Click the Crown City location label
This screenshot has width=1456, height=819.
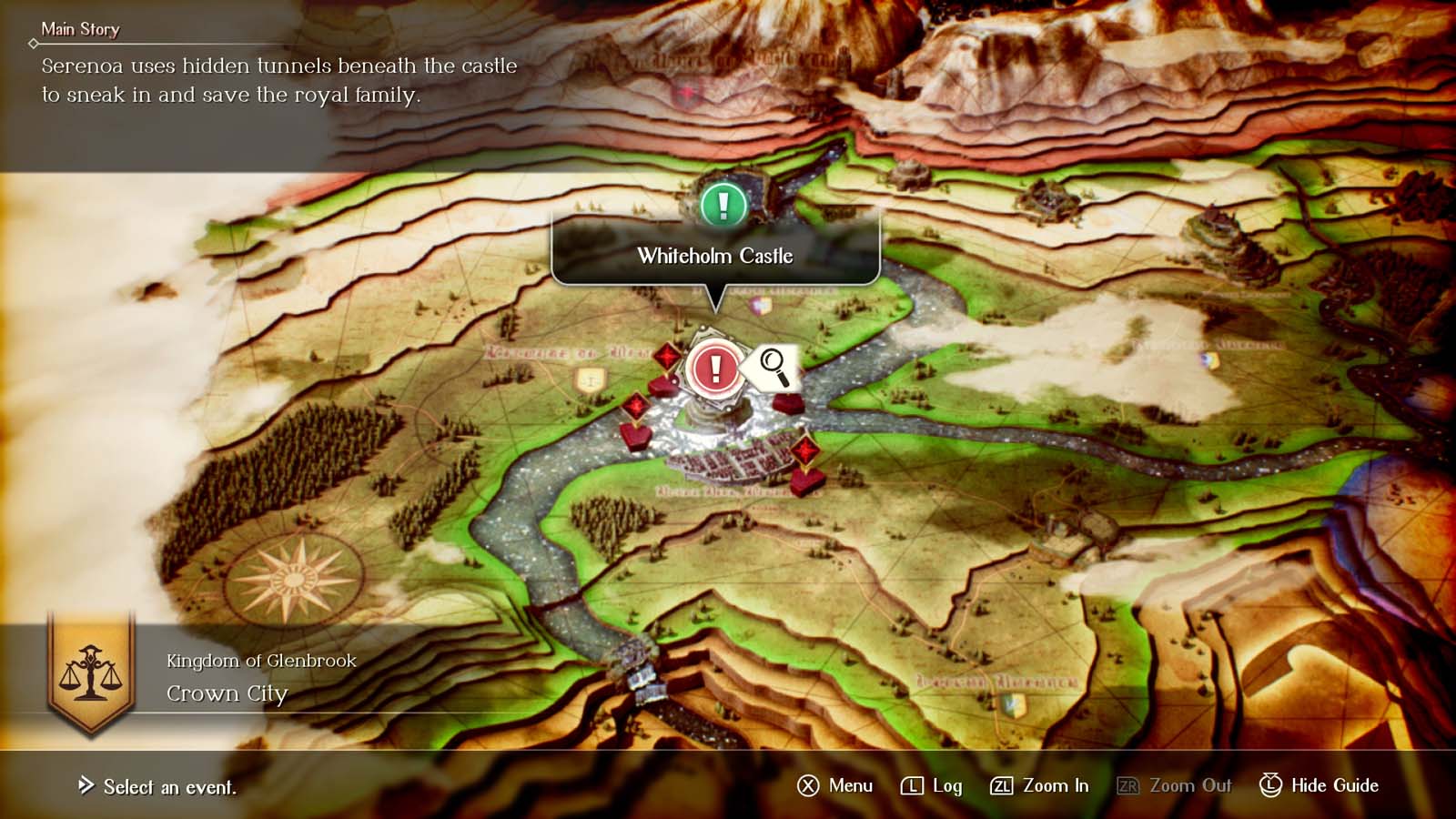coord(226,693)
